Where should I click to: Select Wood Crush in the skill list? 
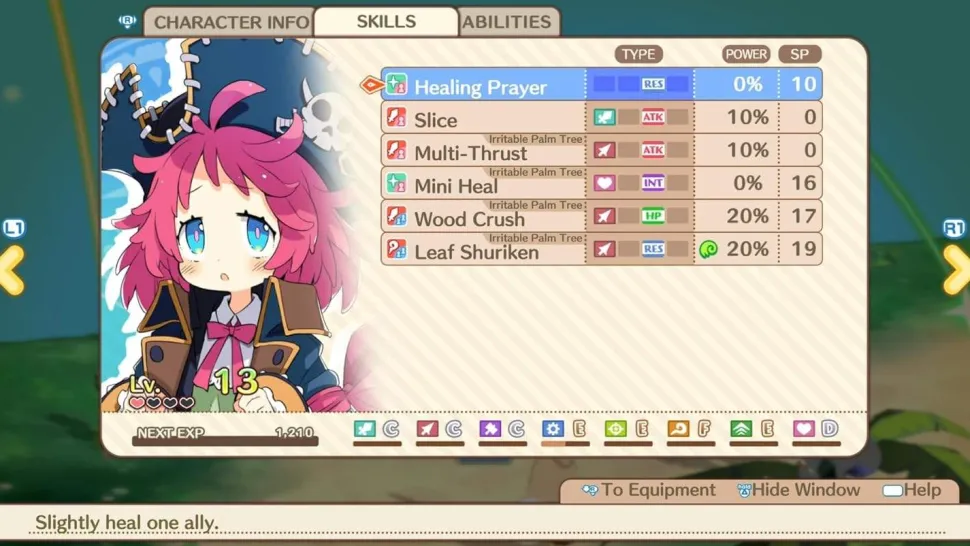coord(469,218)
